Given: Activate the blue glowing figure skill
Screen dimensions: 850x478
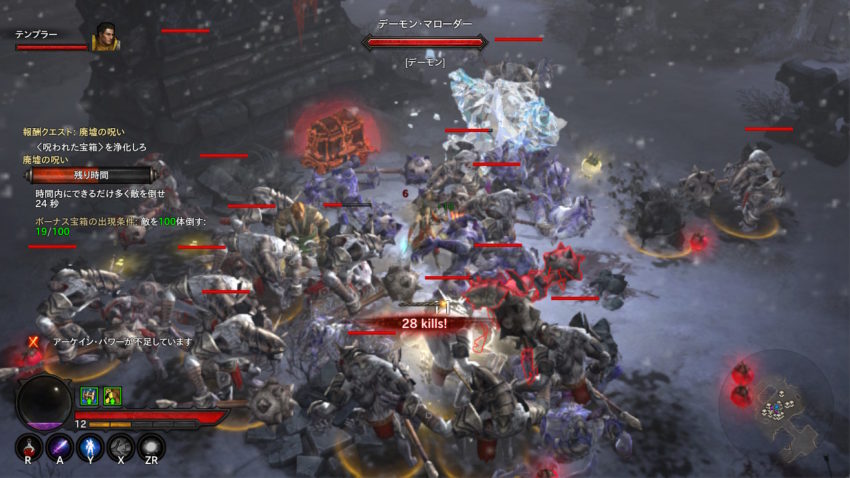Looking at the screenshot, I should point(90,447).
